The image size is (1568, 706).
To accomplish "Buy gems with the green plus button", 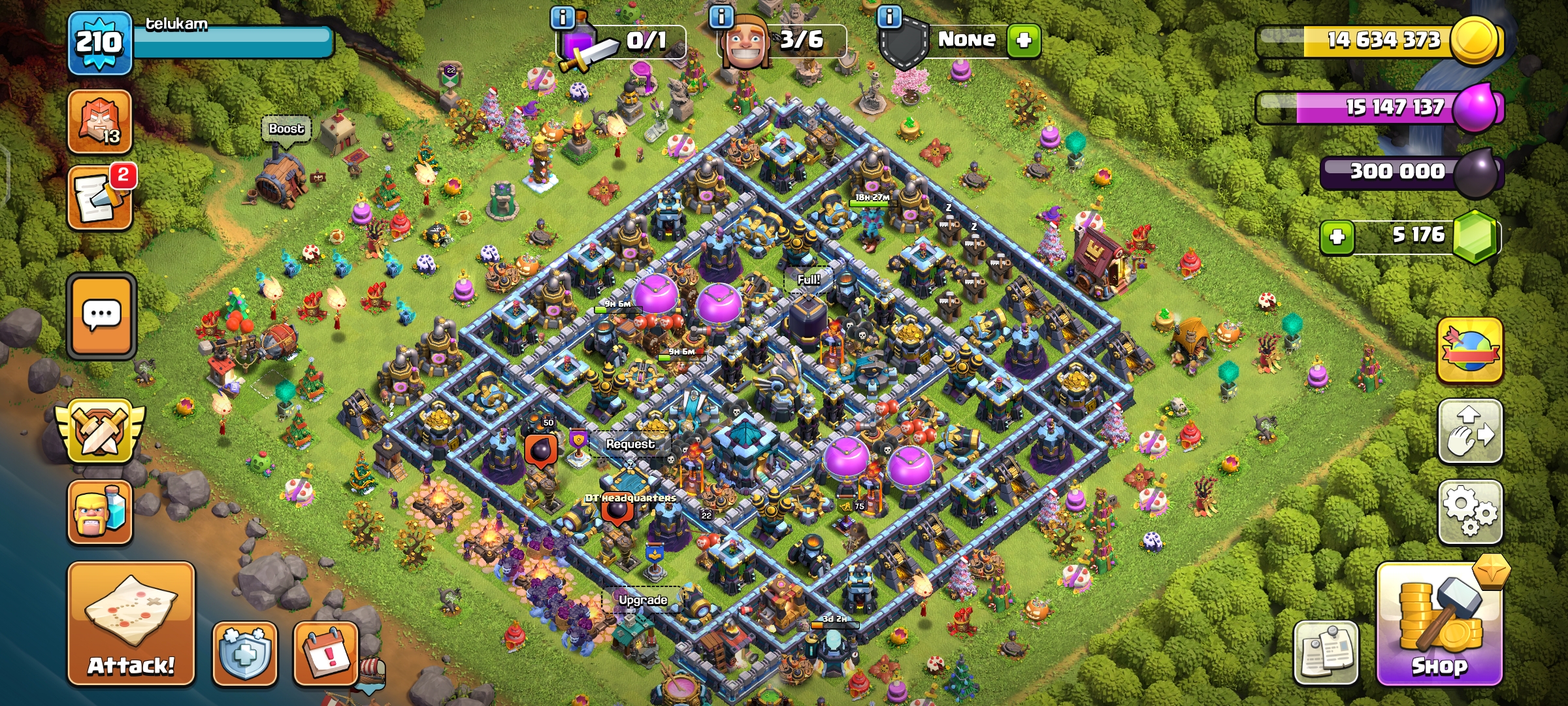I will coord(1337,237).
